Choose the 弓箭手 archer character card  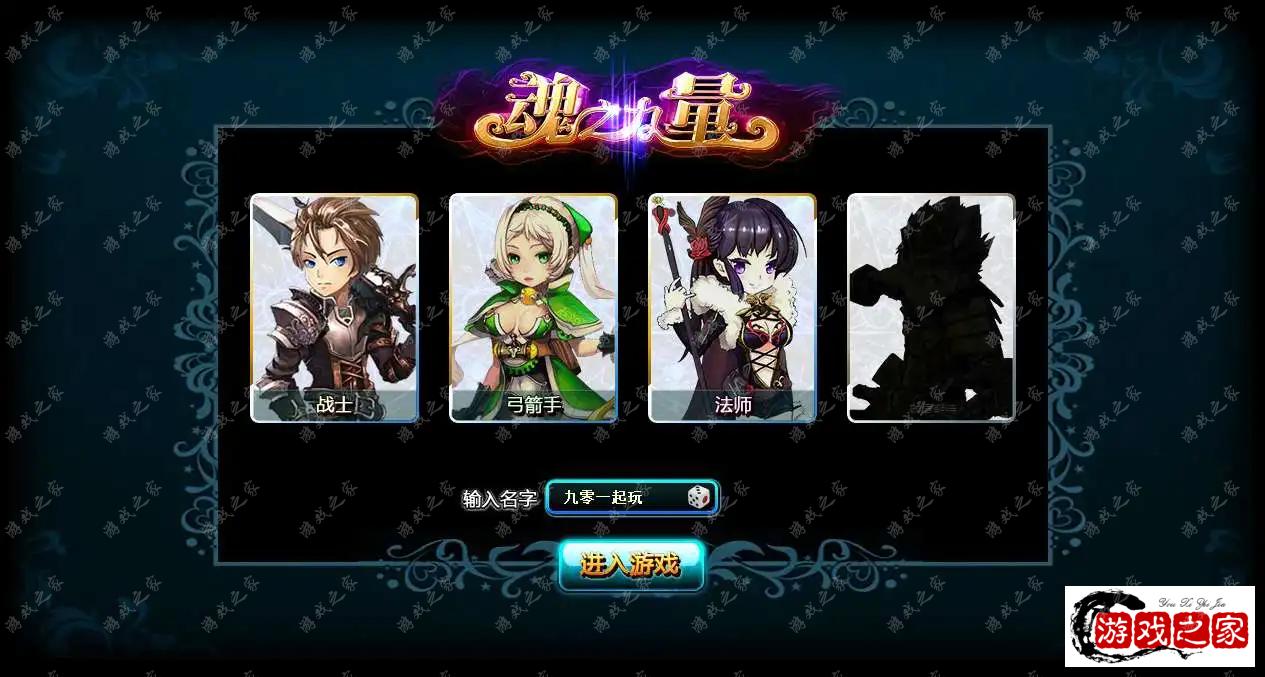533,307
